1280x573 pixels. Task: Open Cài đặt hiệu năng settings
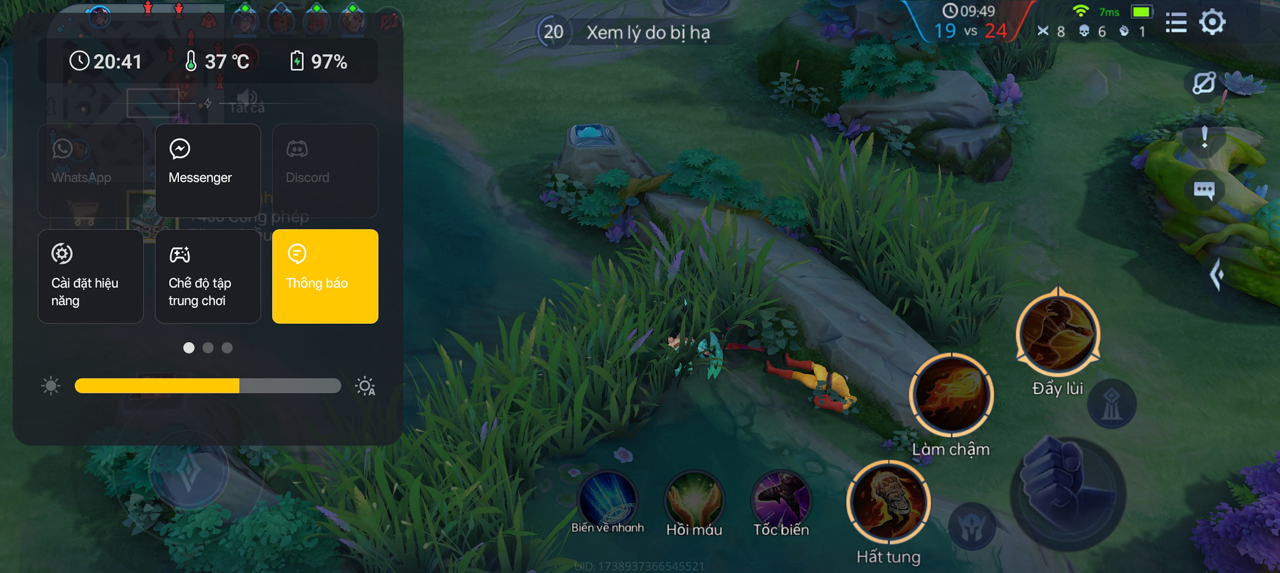[x=91, y=276]
